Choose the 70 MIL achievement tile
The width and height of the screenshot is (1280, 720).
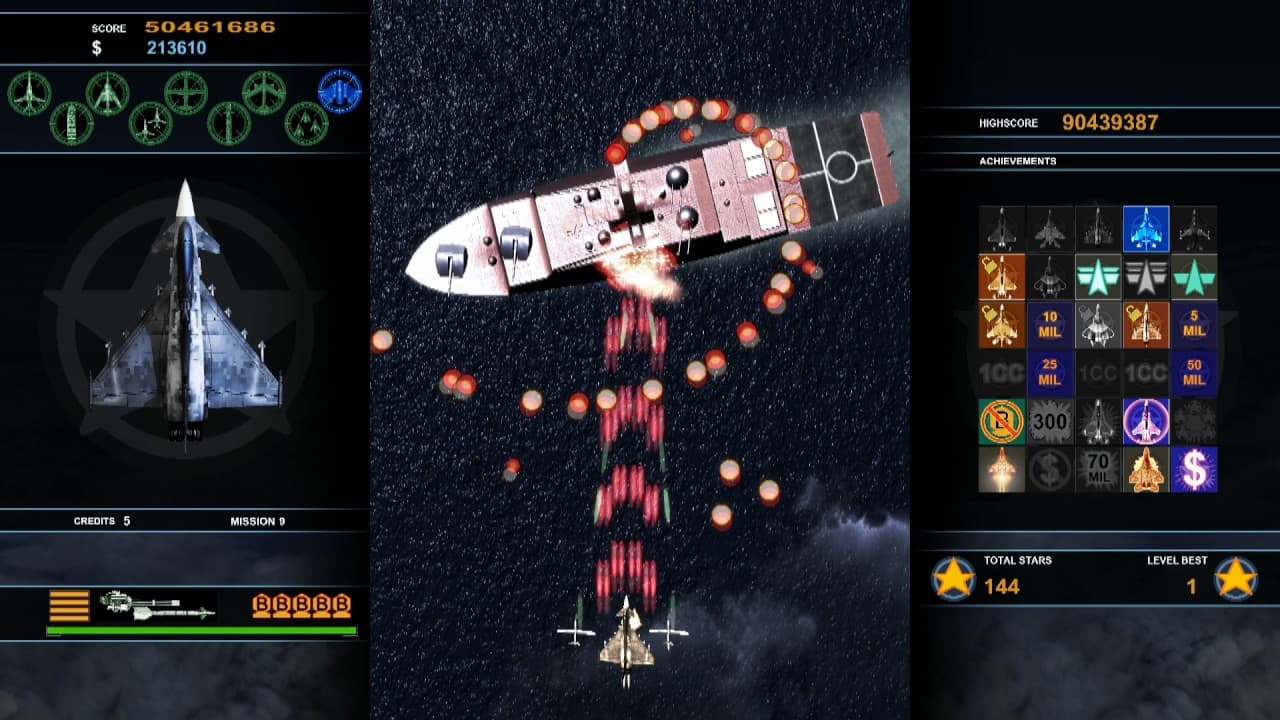pyautogui.click(x=1097, y=469)
